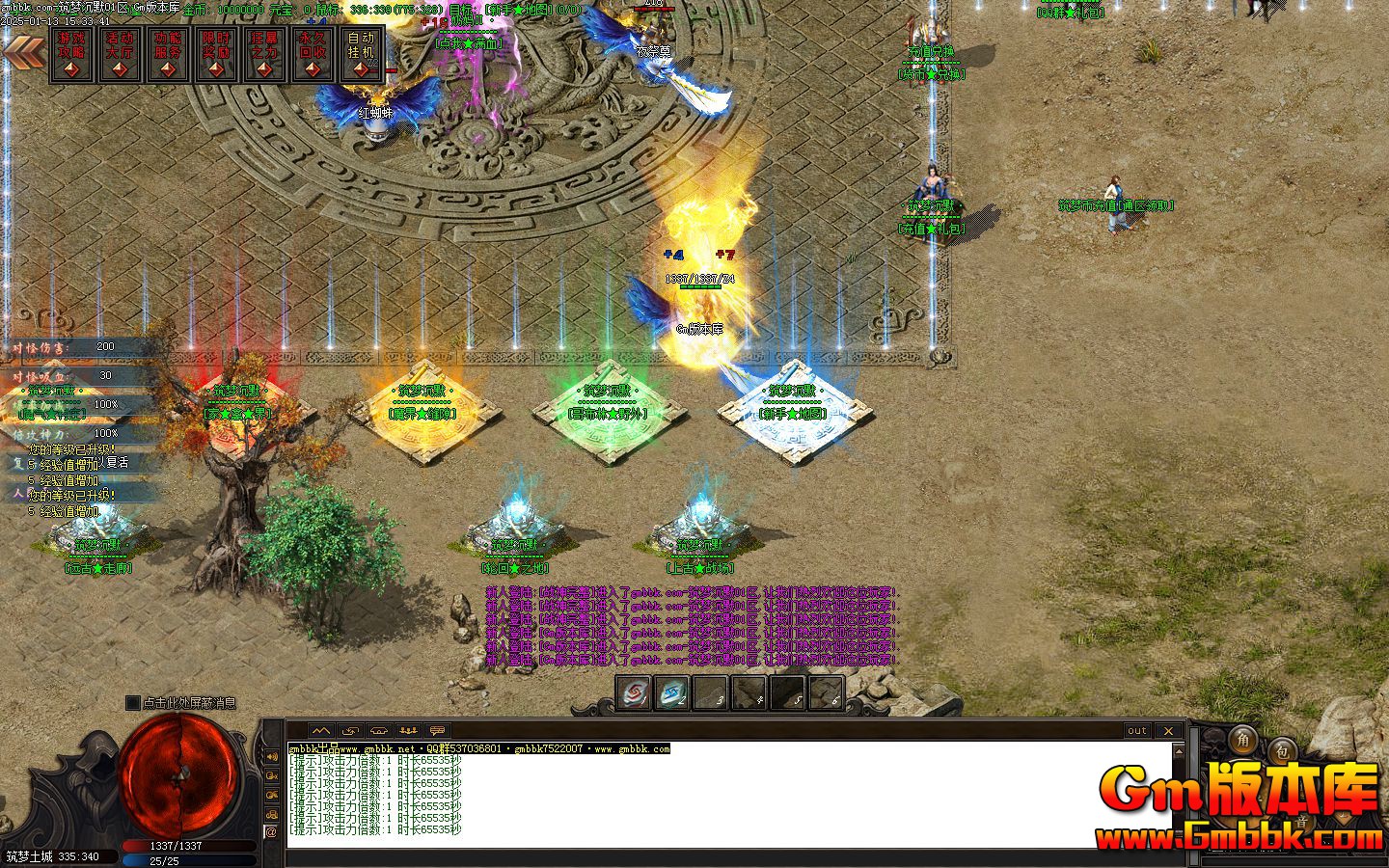Image resolution: width=1389 pixels, height=868 pixels.
Task: Select the first skill slot icon
Action: pos(633,692)
